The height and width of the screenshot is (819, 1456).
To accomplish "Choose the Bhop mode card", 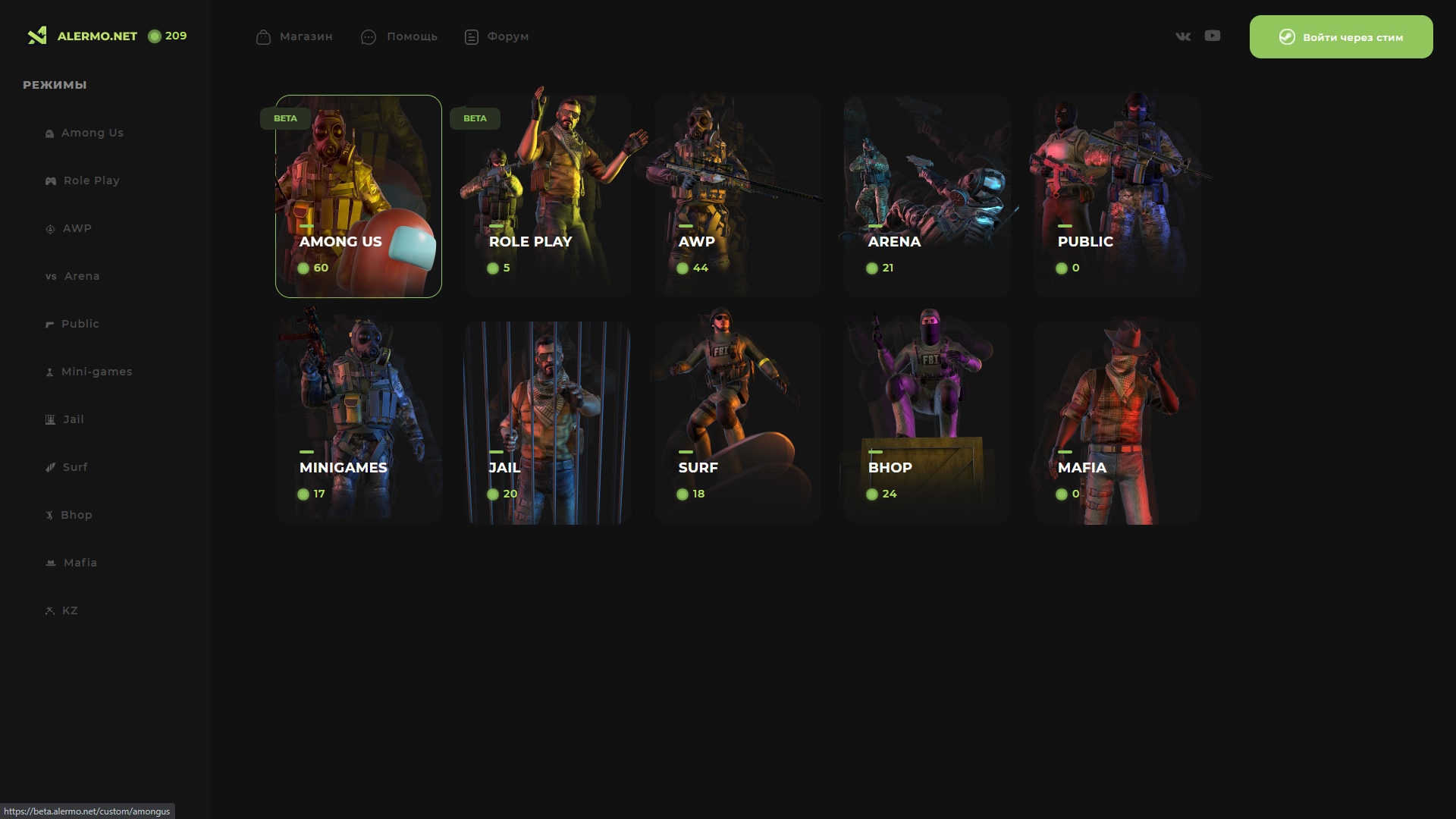I will click(x=927, y=422).
